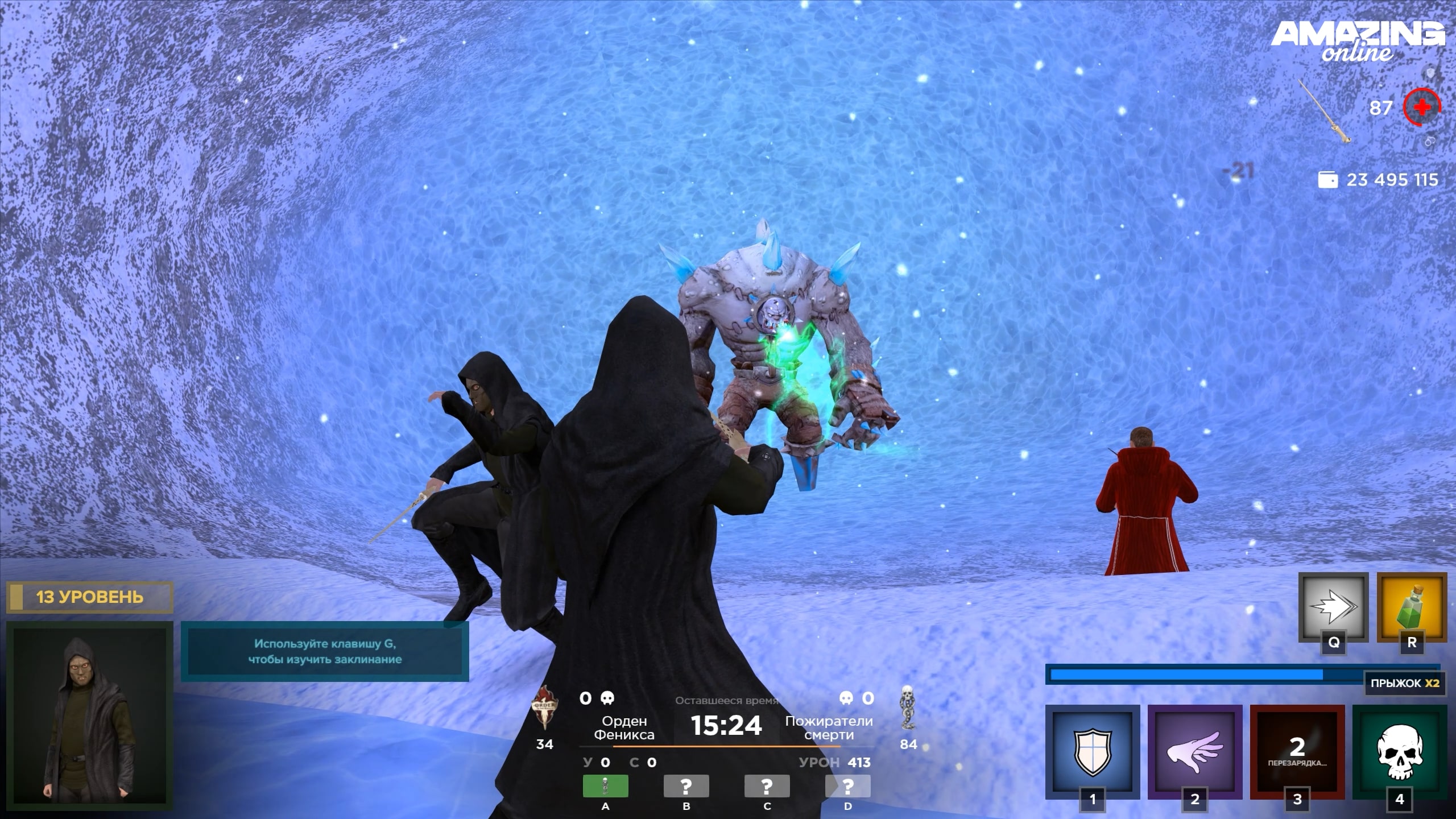The height and width of the screenshot is (819, 1456).
Task: Trigger the white dash arrow ability
Action: click(x=1333, y=607)
